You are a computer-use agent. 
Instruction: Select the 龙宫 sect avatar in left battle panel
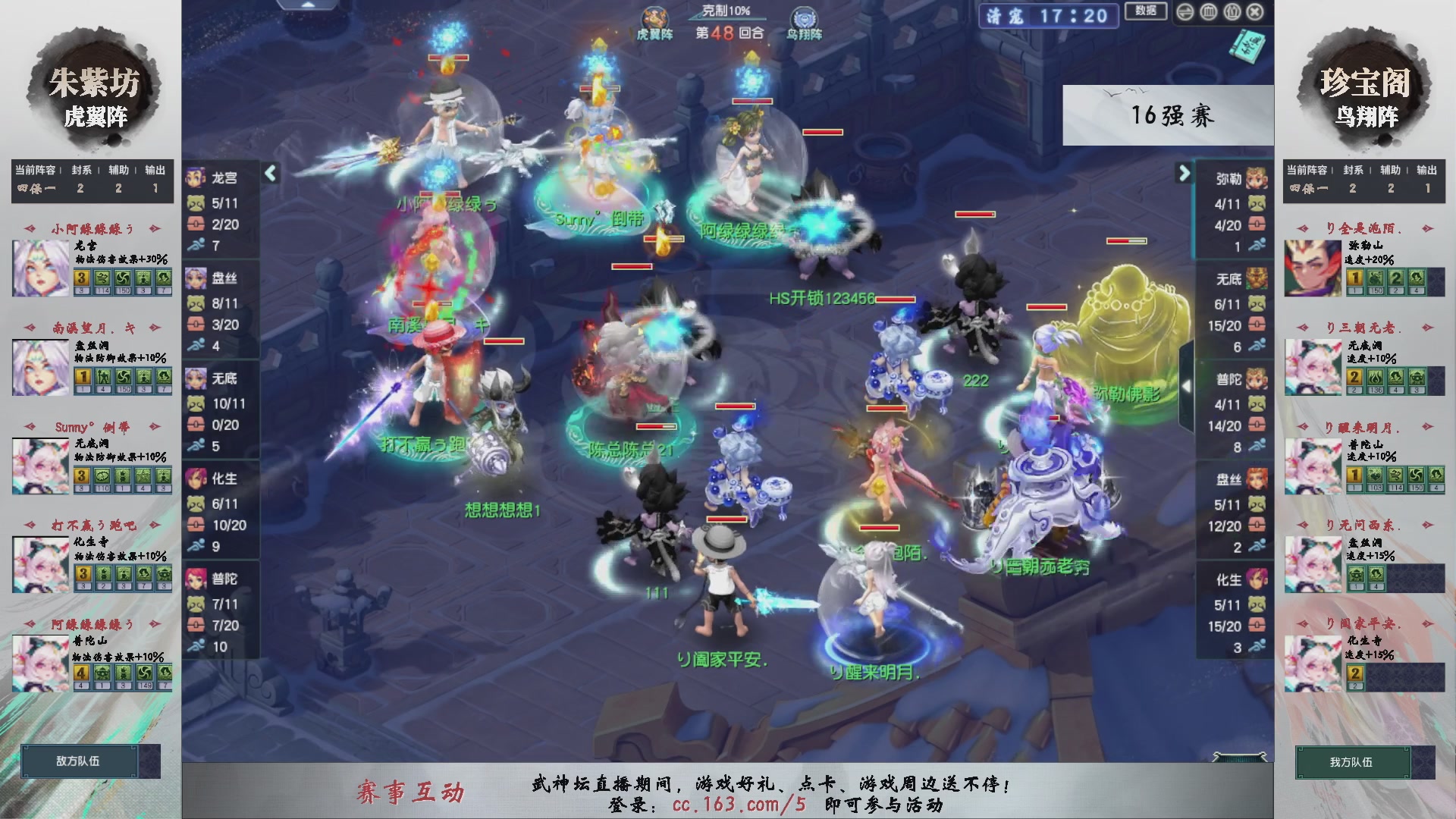(x=195, y=176)
